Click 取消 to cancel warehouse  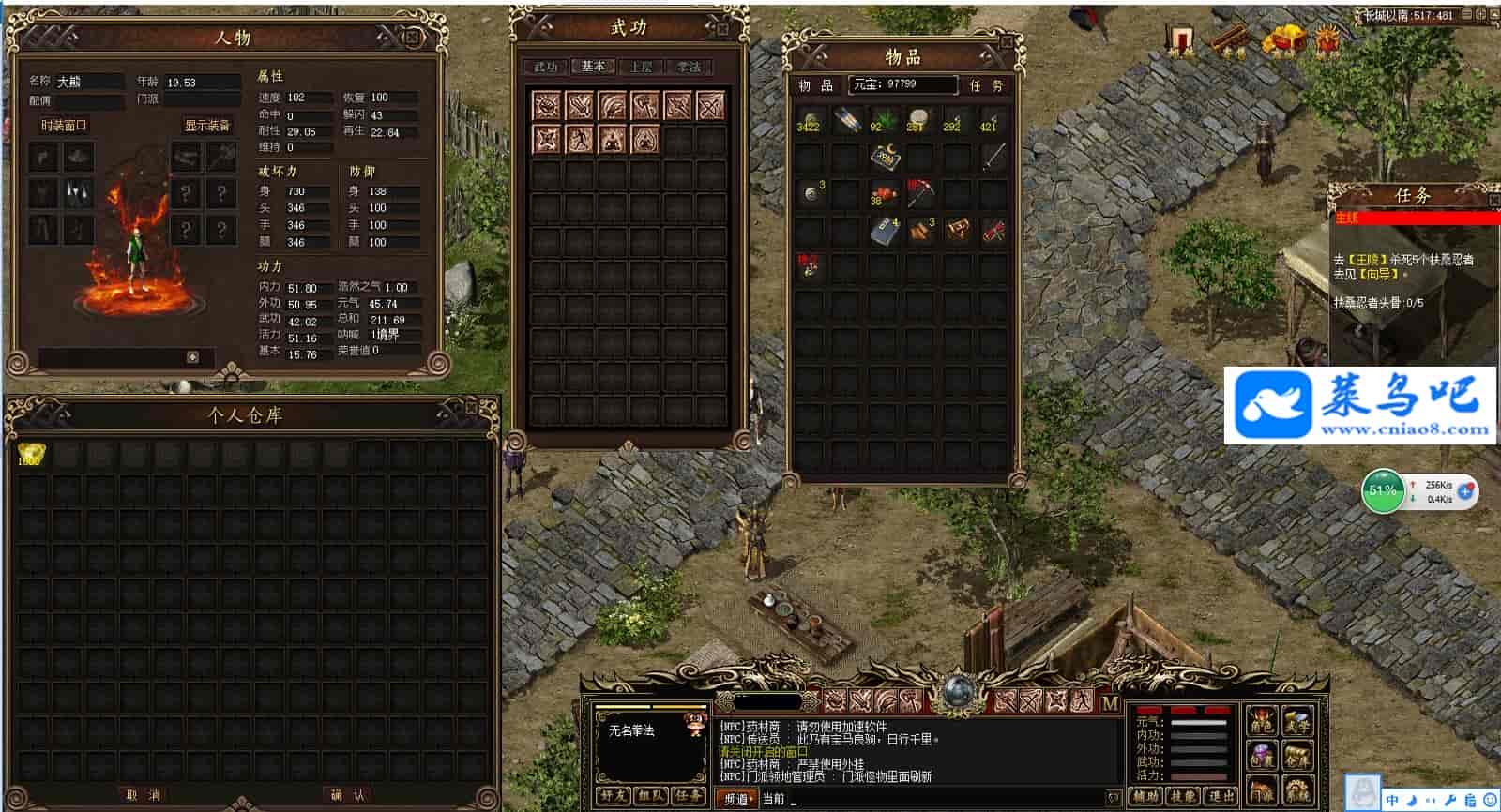tap(143, 795)
